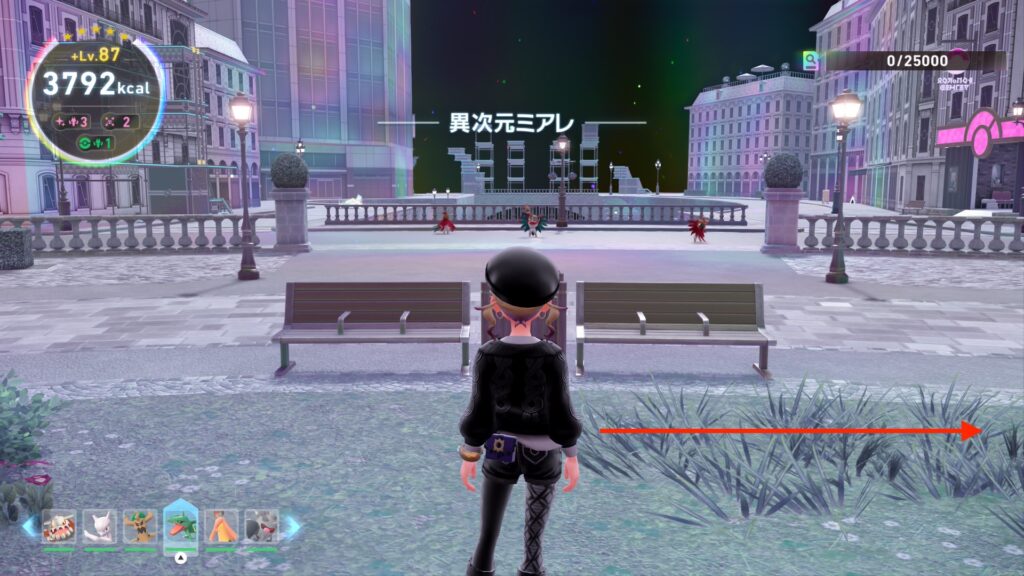
Task: Select Mewtwo in the party bar
Action: (x=100, y=525)
